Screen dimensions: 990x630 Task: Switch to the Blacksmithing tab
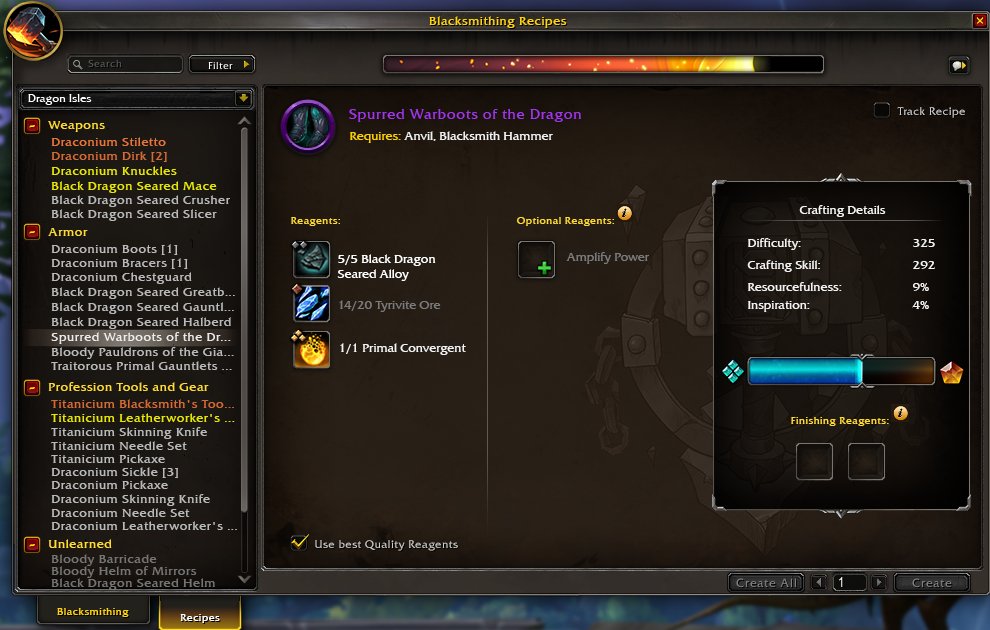point(92,611)
